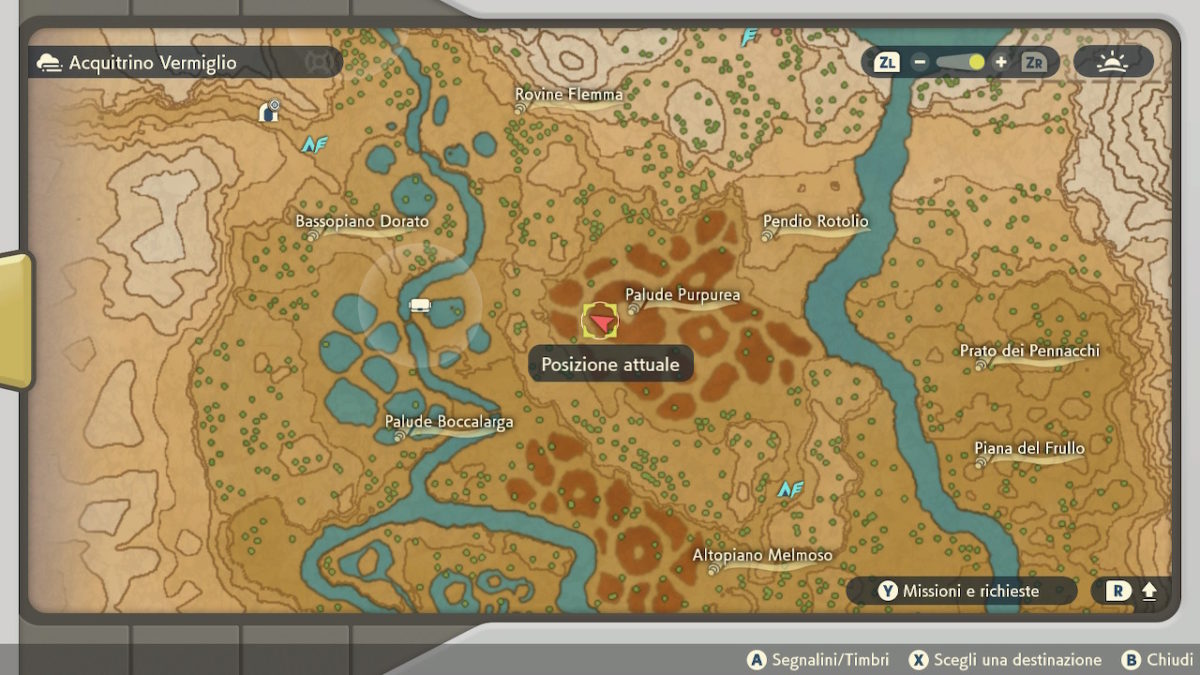1200x675 pixels.
Task: Close the map with Chiudi
Action: click(1158, 660)
